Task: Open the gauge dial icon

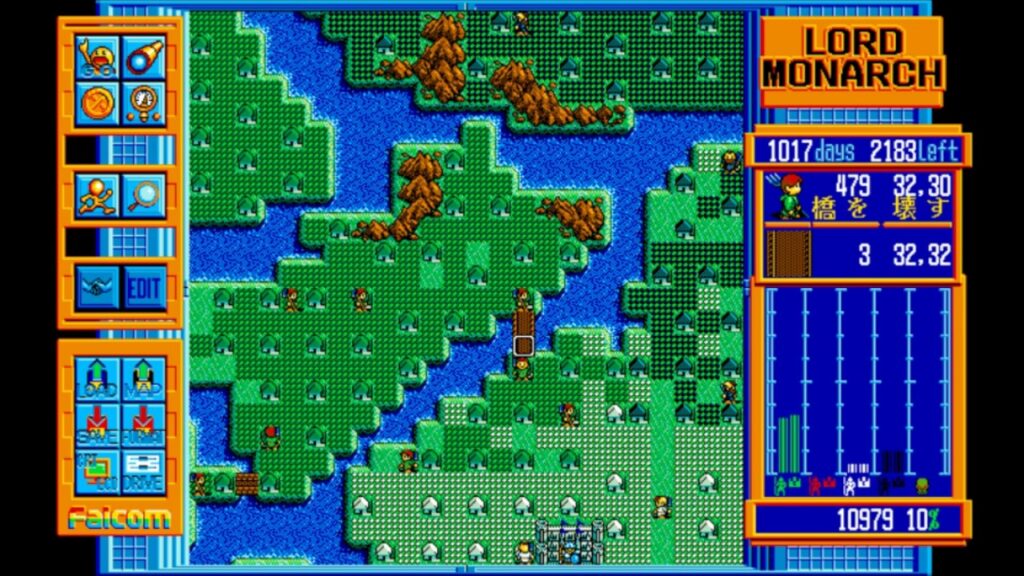Action: [x=145, y=103]
